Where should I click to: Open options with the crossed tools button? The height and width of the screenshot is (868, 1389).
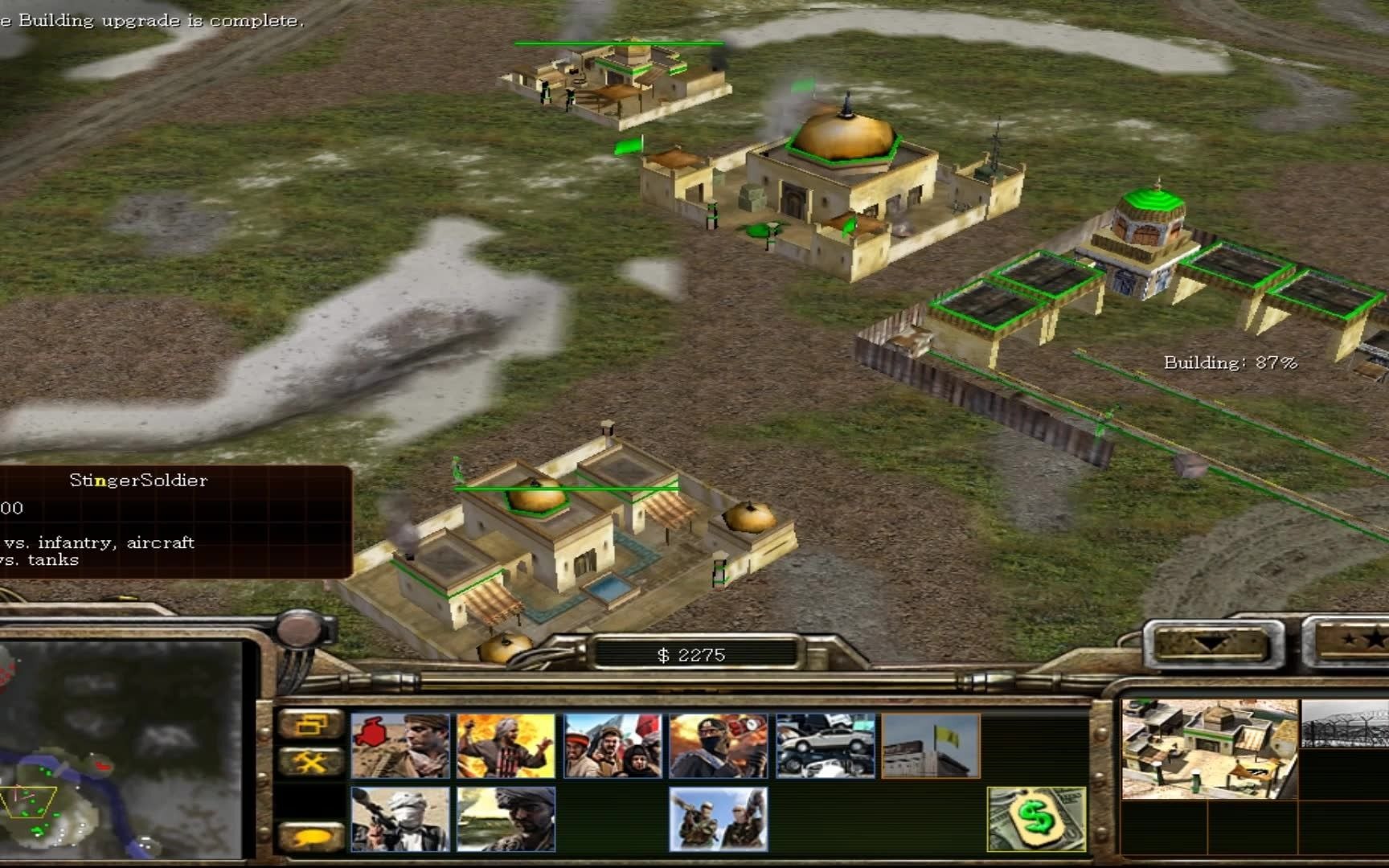pyautogui.click(x=310, y=761)
